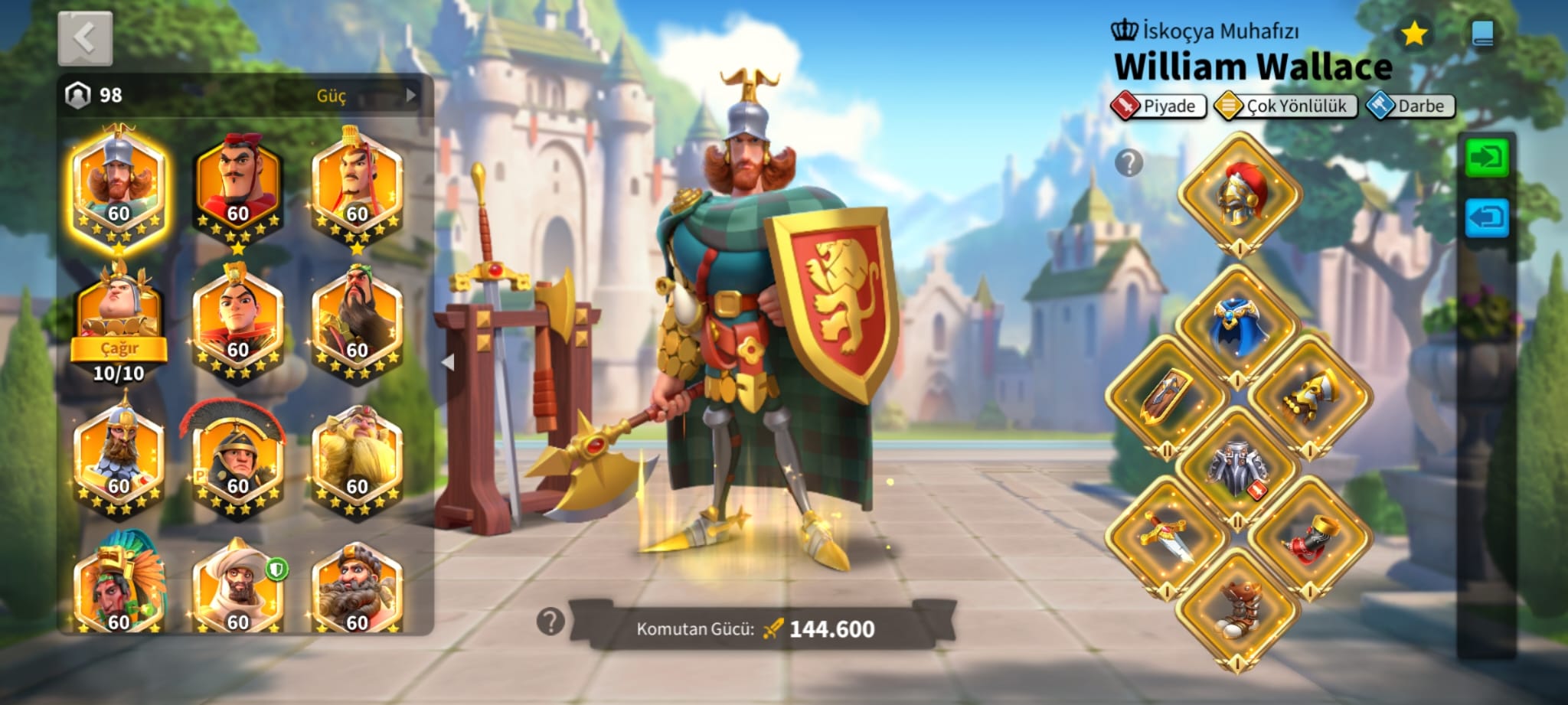The width and height of the screenshot is (1568, 705).
Task: Open the blue book icon
Action: pyautogui.click(x=1482, y=34)
